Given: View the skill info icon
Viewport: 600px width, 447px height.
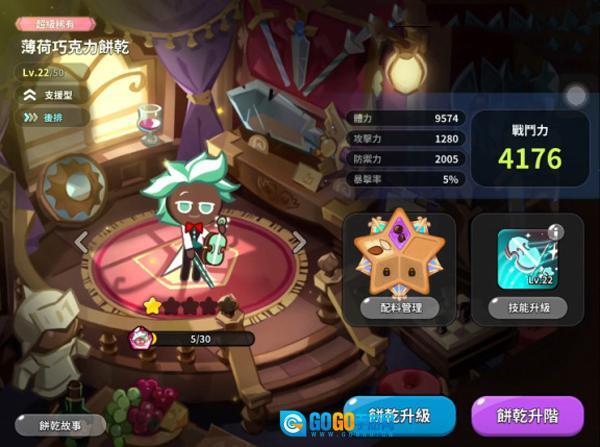Looking at the screenshot, I should point(557,233).
